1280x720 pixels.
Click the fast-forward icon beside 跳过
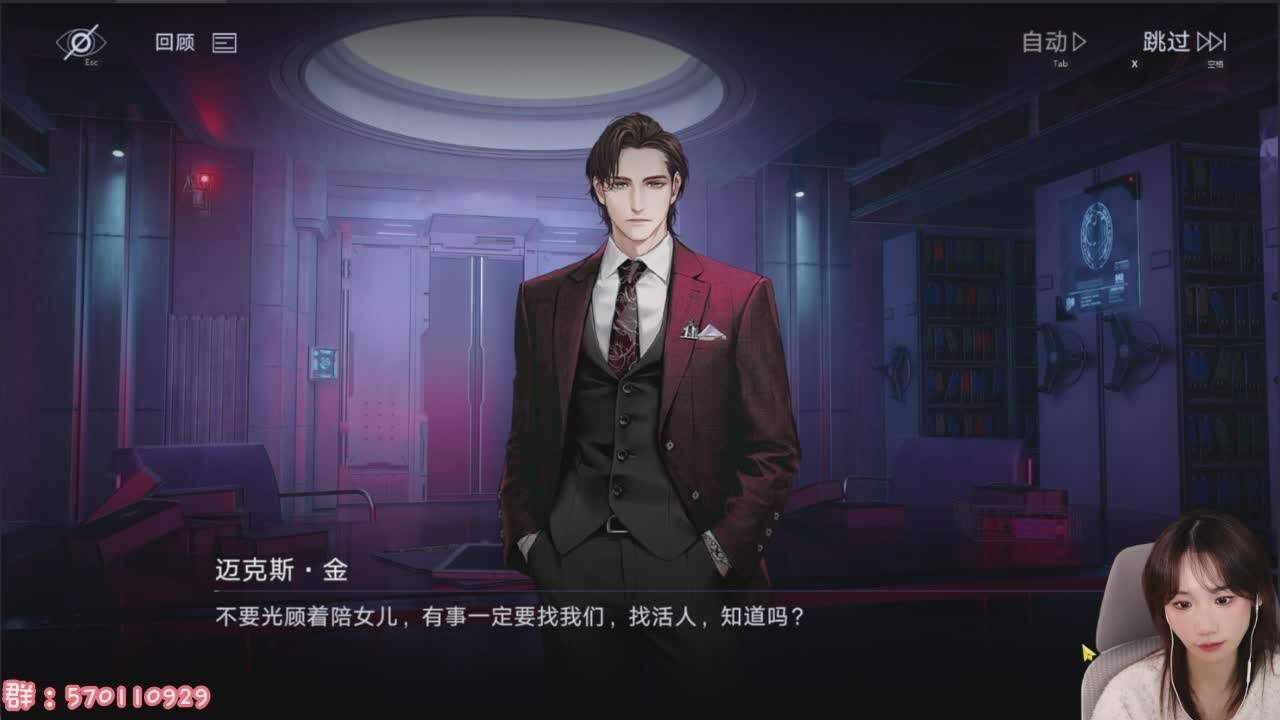coord(1213,42)
